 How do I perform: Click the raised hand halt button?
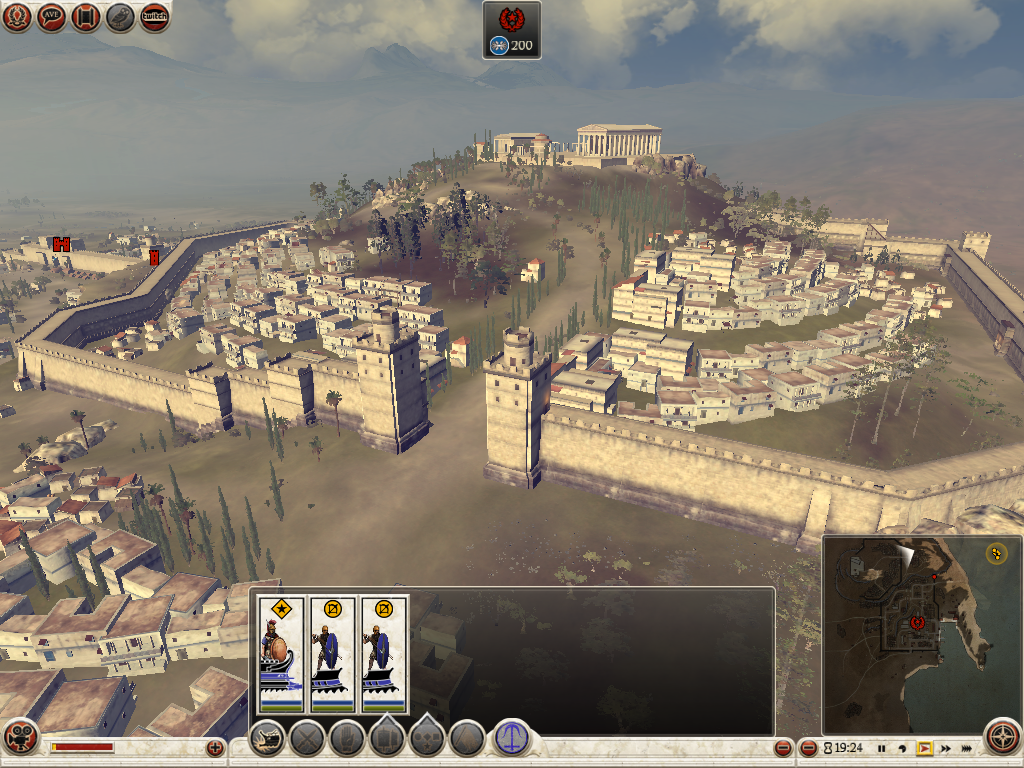tap(346, 739)
